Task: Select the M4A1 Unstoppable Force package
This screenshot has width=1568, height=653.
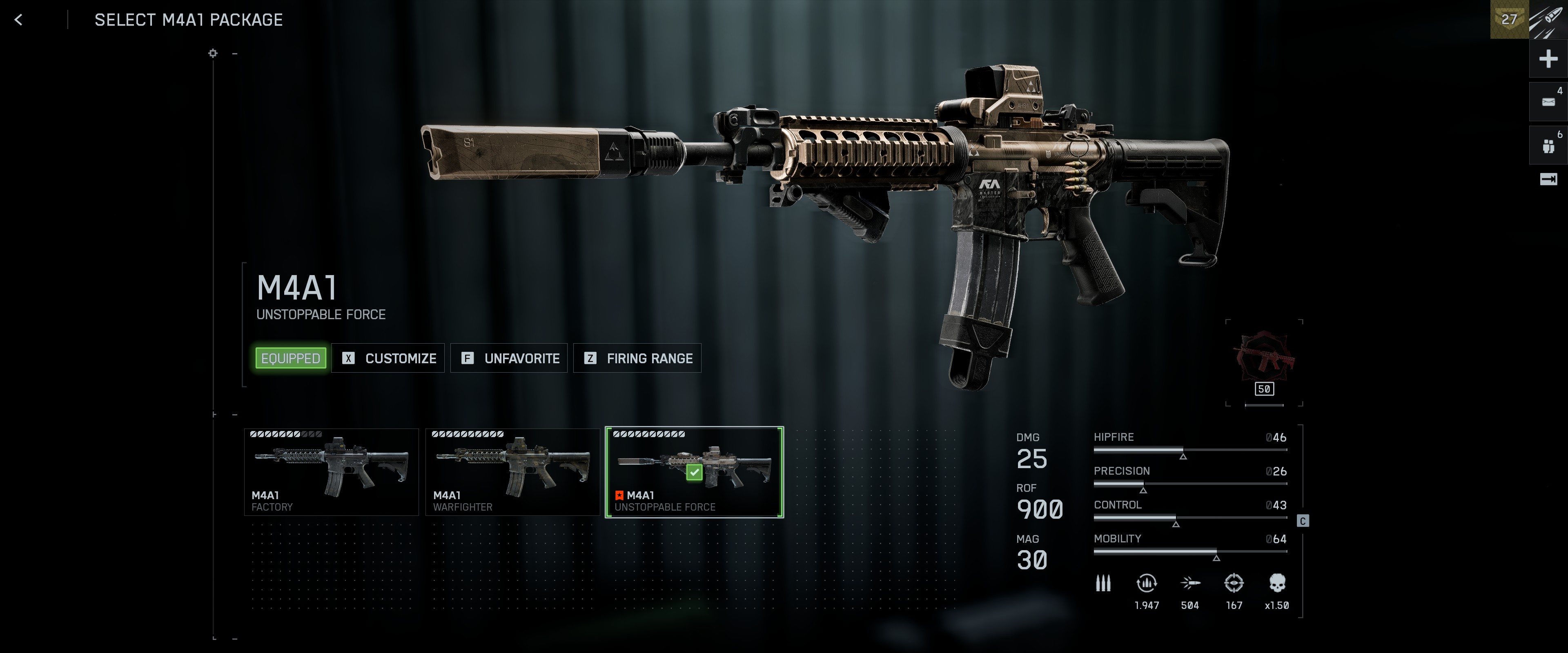Action: tap(694, 472)
